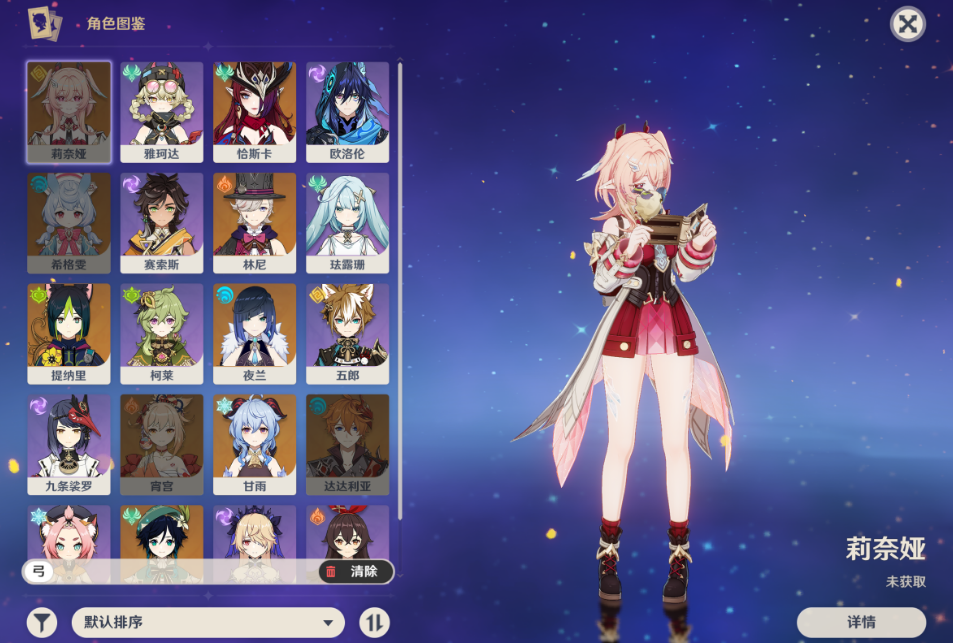This screenshot has width=953, height=643.
Task: Select the 甘雨 character card
Action: pyautogui.click(x=254, y=444)
